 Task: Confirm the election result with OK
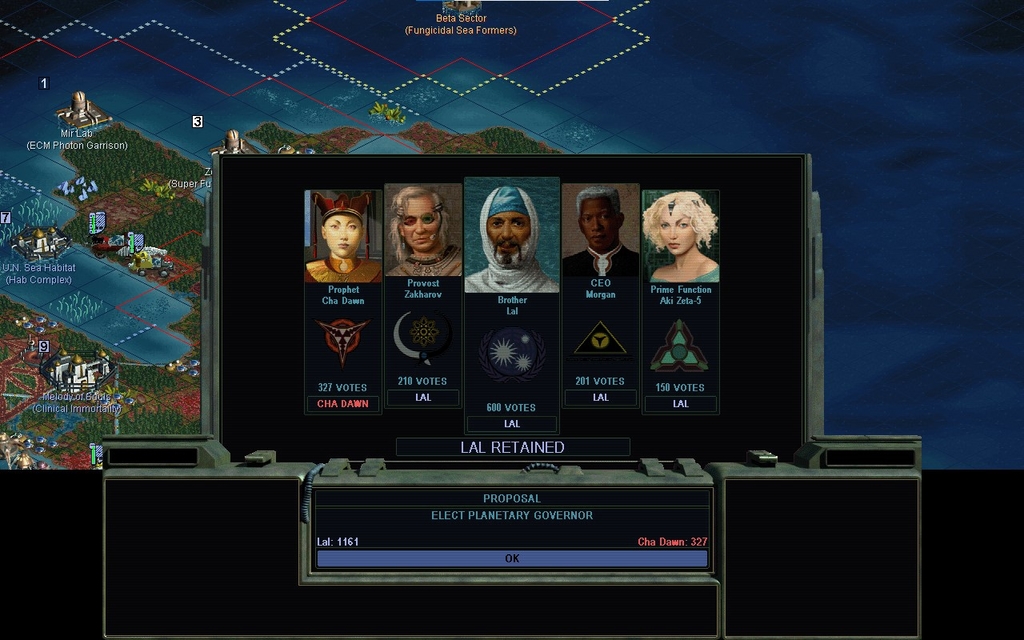click(x=512, y=559)
